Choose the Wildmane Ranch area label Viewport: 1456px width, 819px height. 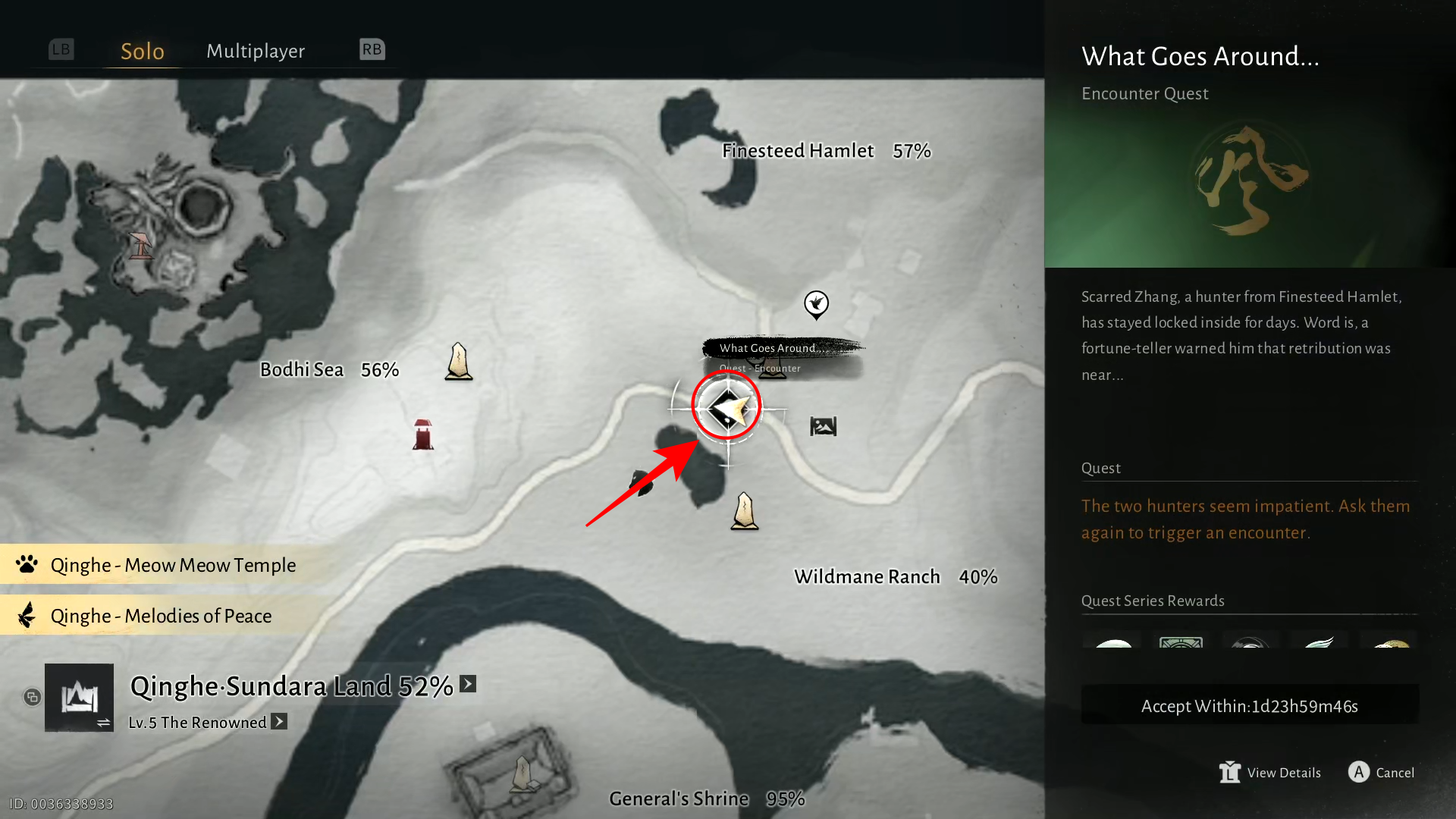[867, 577]
